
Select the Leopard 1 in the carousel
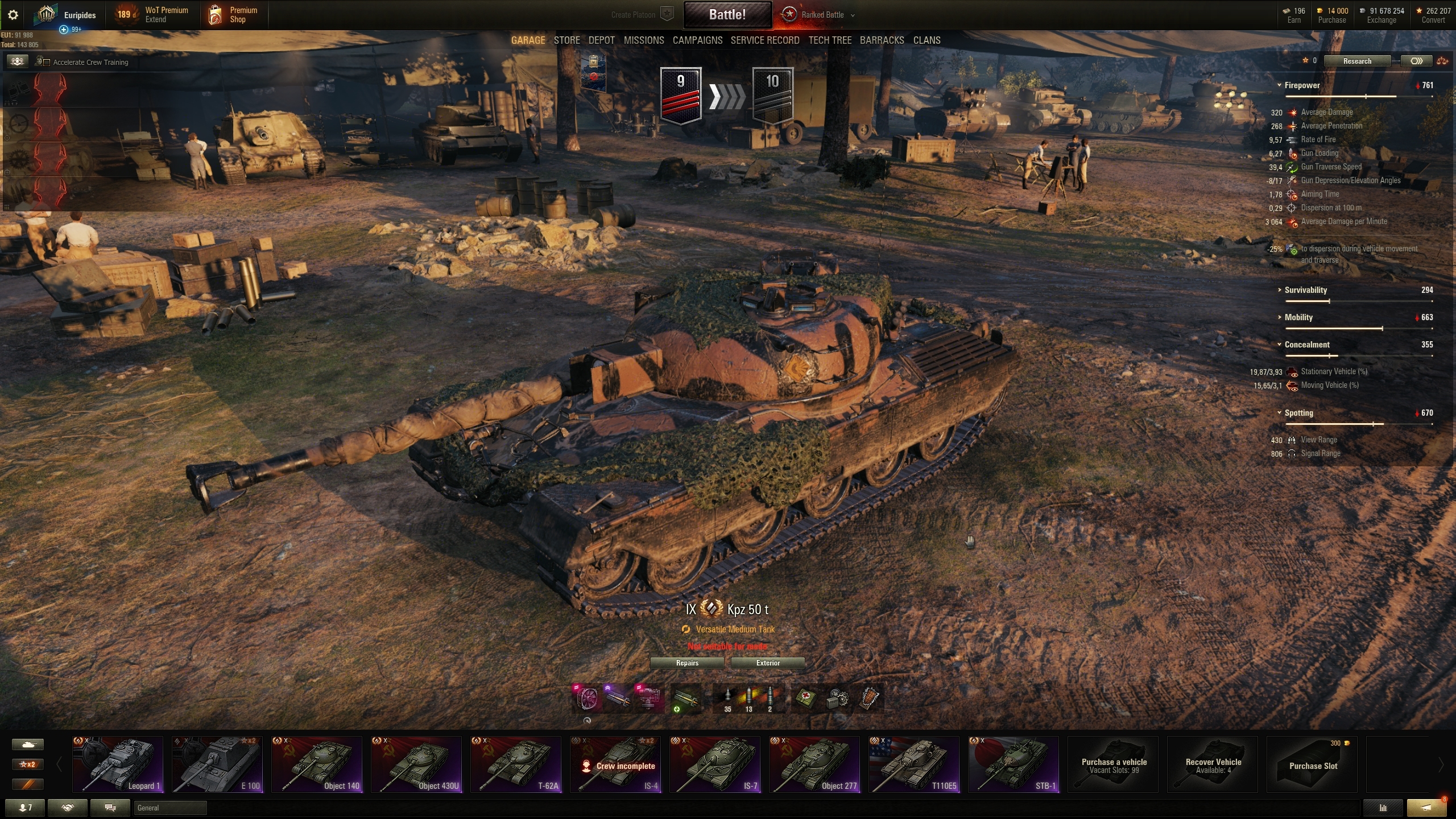(x=118, y=764)
